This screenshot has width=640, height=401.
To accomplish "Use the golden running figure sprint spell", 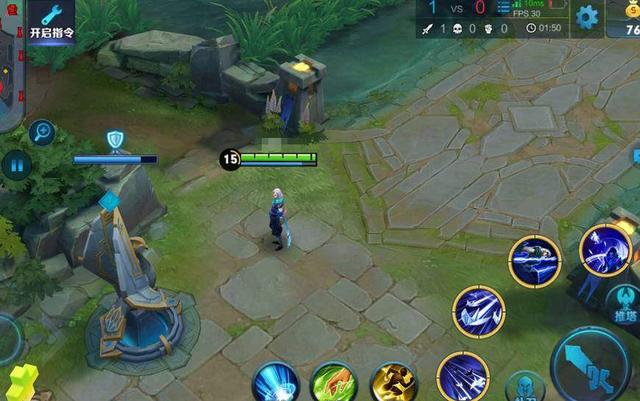I will [x=392, y=384].
